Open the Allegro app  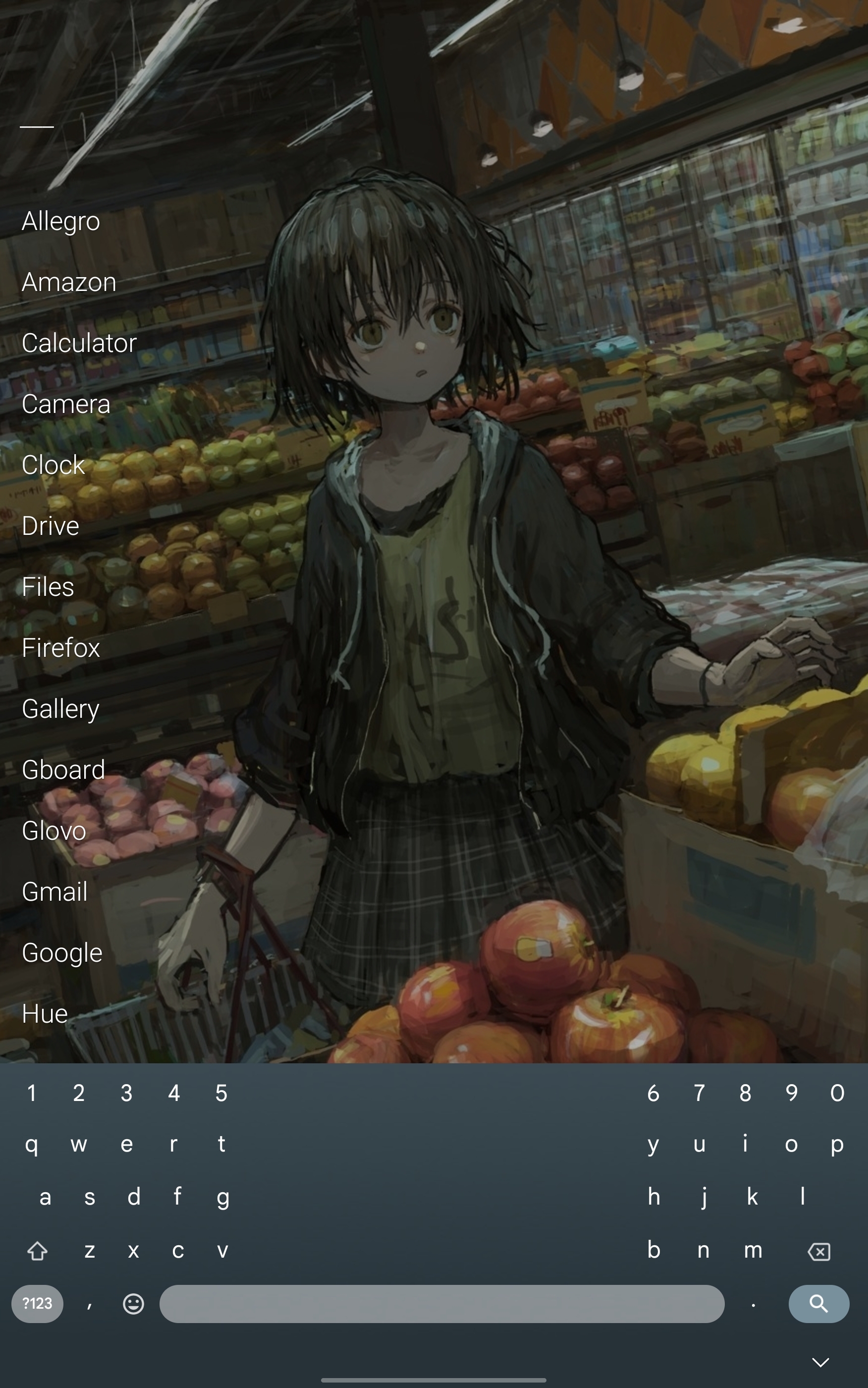coord(61,221)
